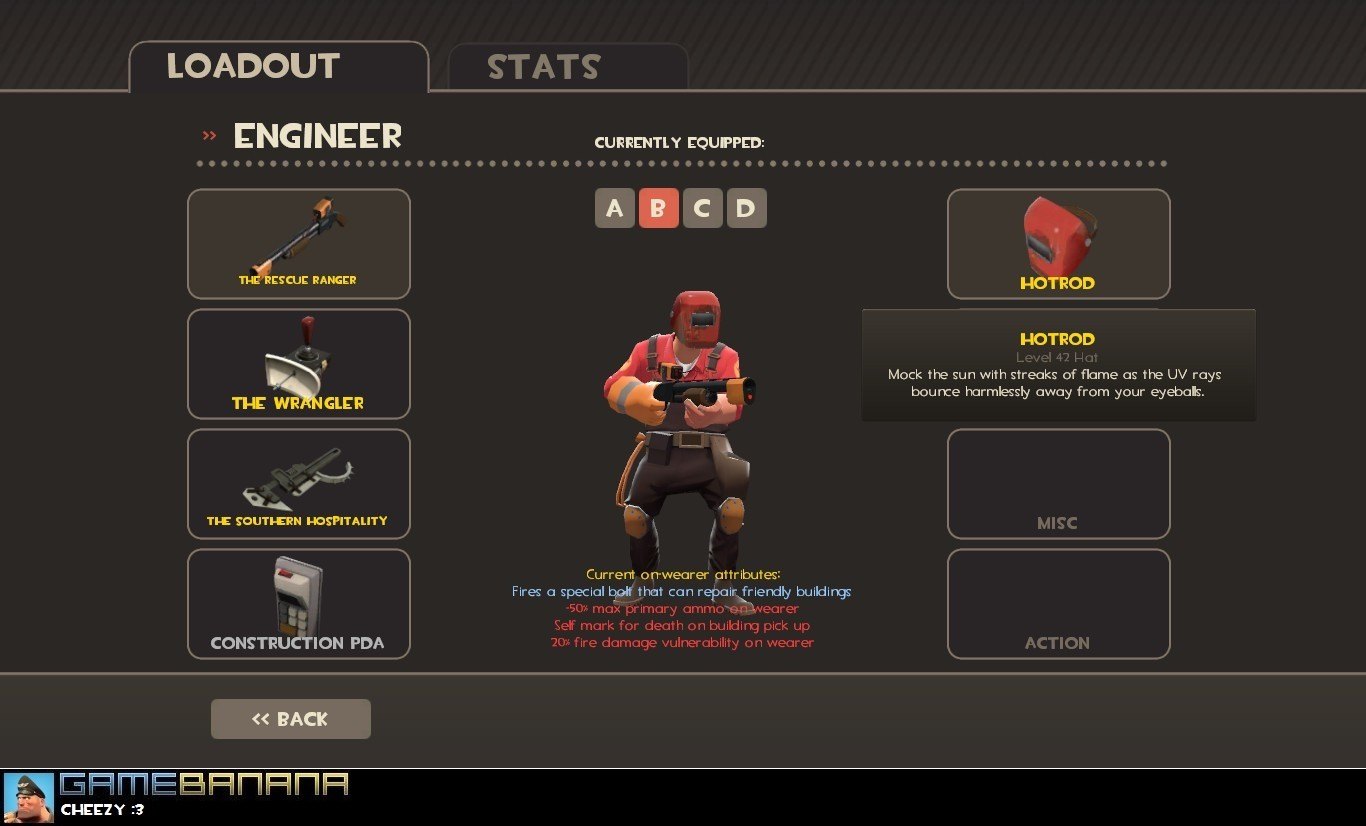This screenshot has width=1366, height=826.
Task: Choose the Wrangler secondary slot
Action: tap(298, 363)
